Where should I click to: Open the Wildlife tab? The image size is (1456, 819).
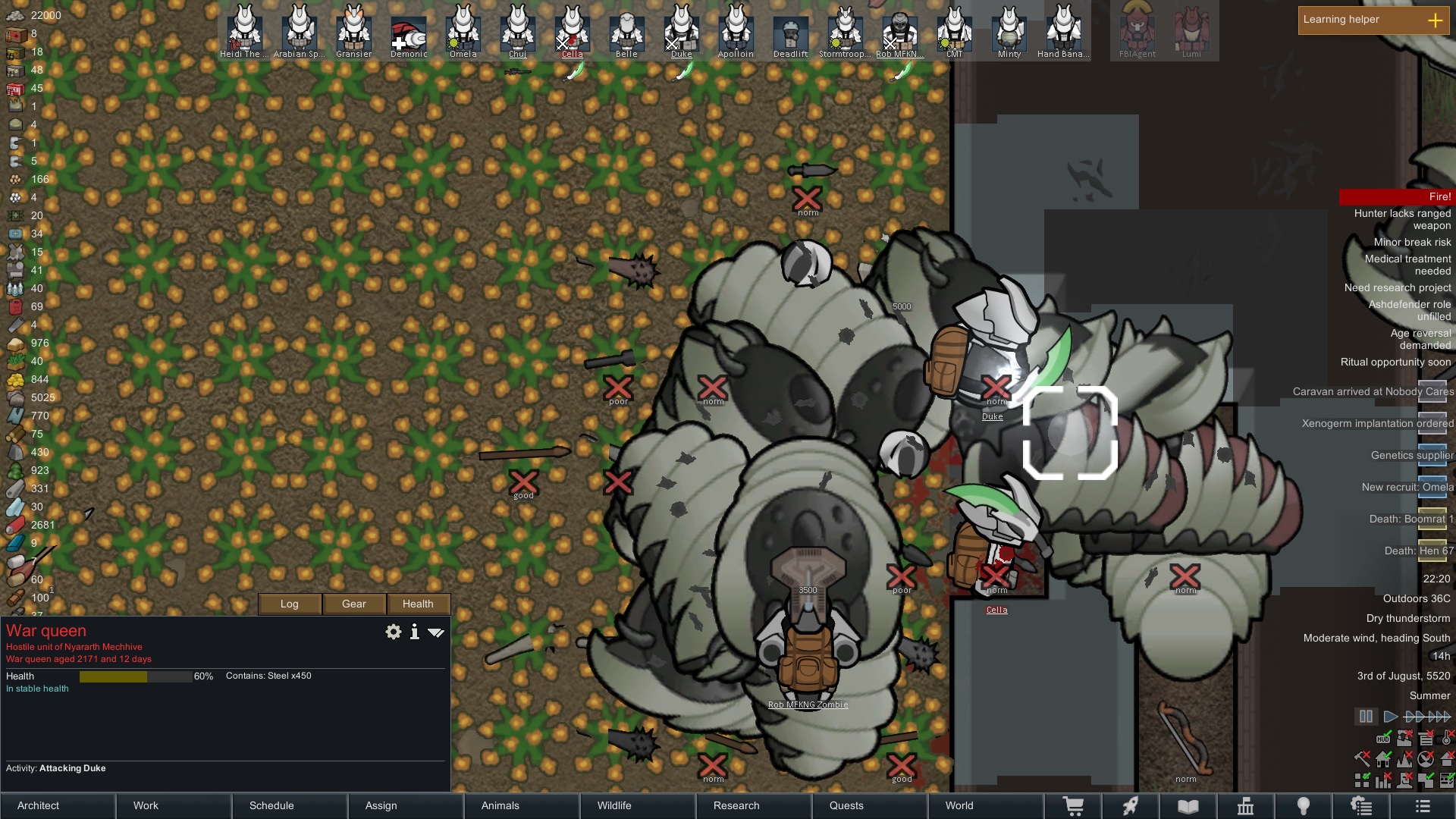[x=638, y=805]
